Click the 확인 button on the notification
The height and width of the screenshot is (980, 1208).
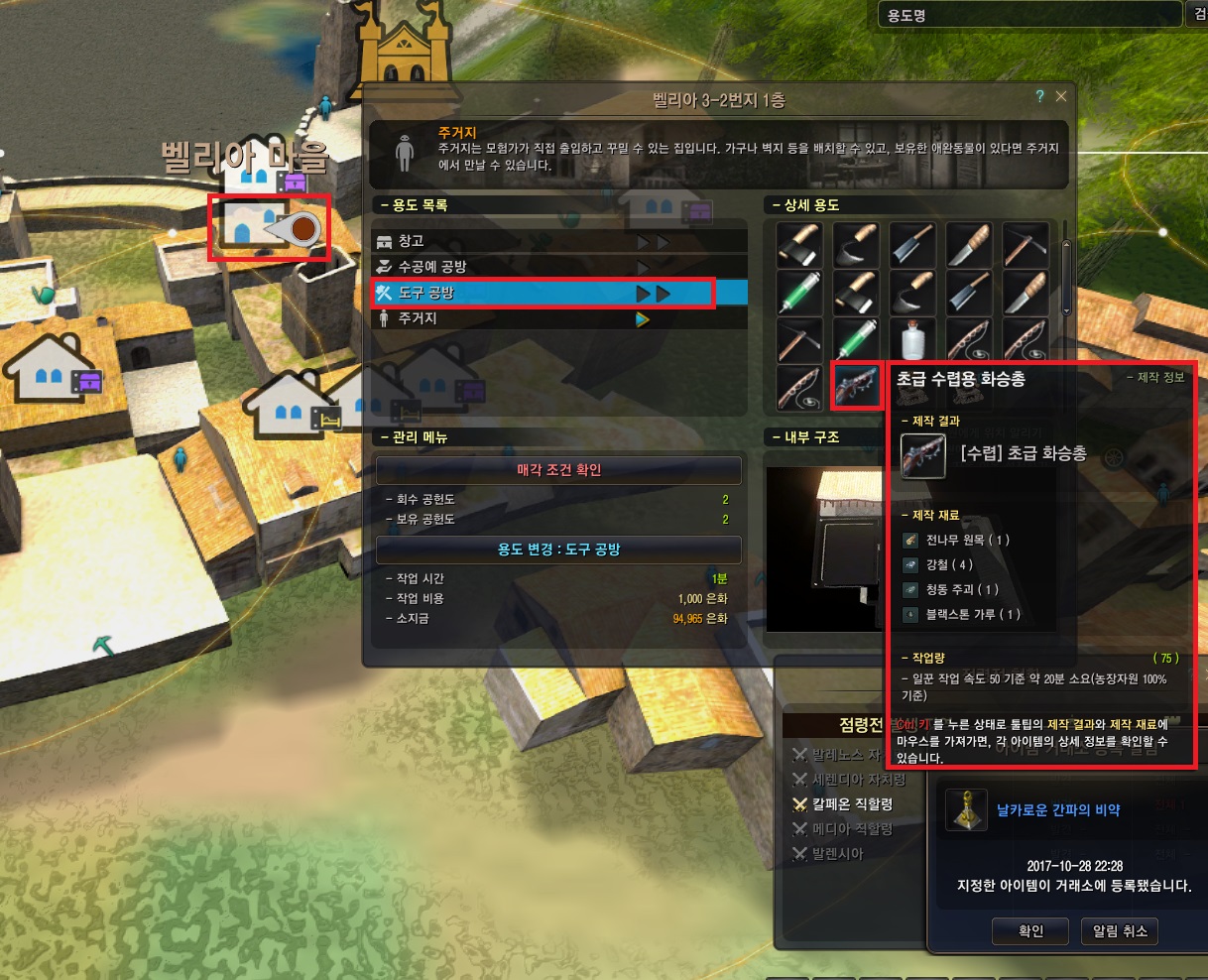coord(1031,931)
